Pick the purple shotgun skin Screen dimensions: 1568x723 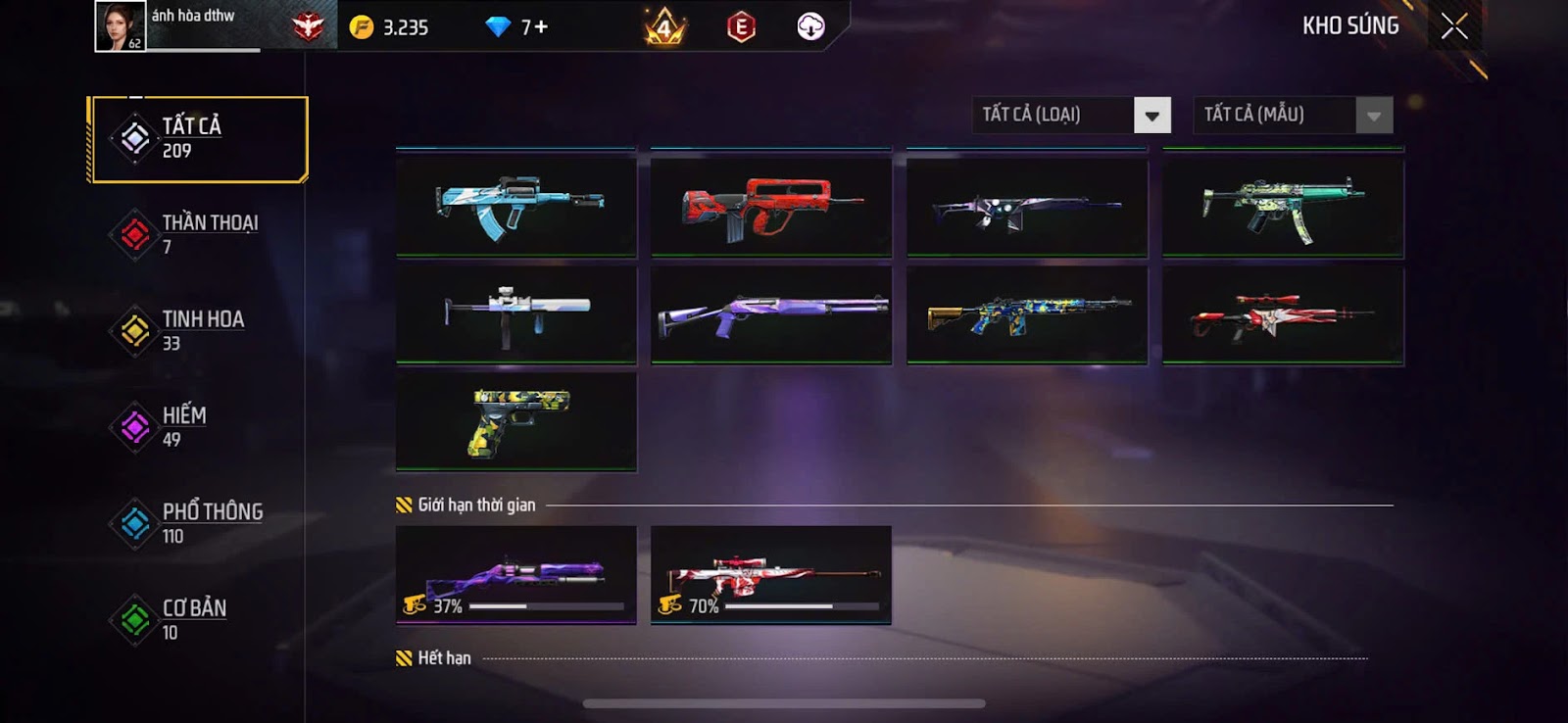(771, 314)
